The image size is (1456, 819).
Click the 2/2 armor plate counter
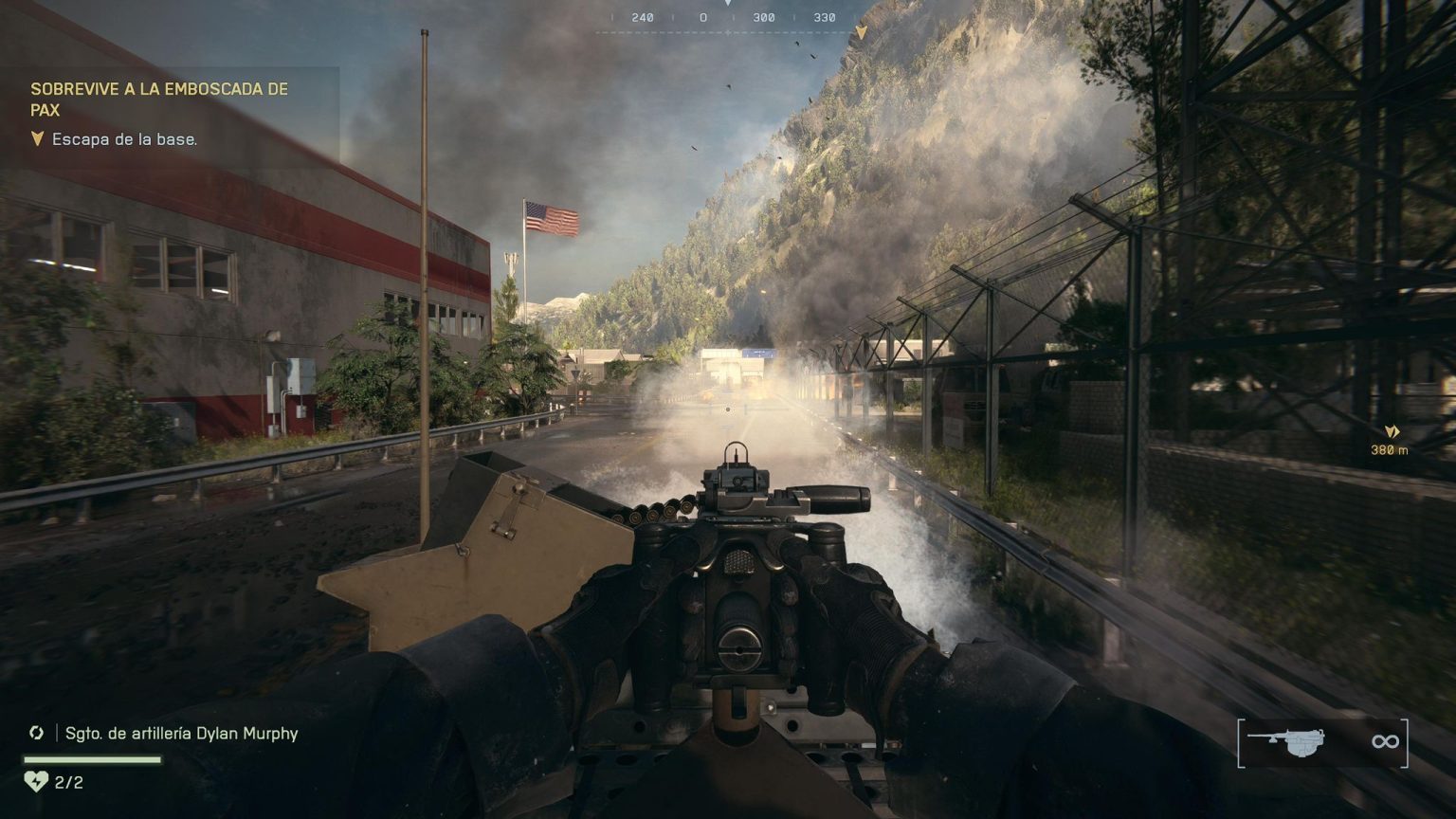click(68, 783)
